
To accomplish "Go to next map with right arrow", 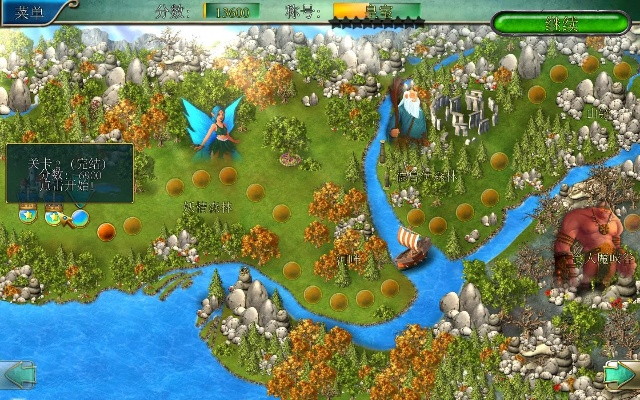I will (620, 375).
